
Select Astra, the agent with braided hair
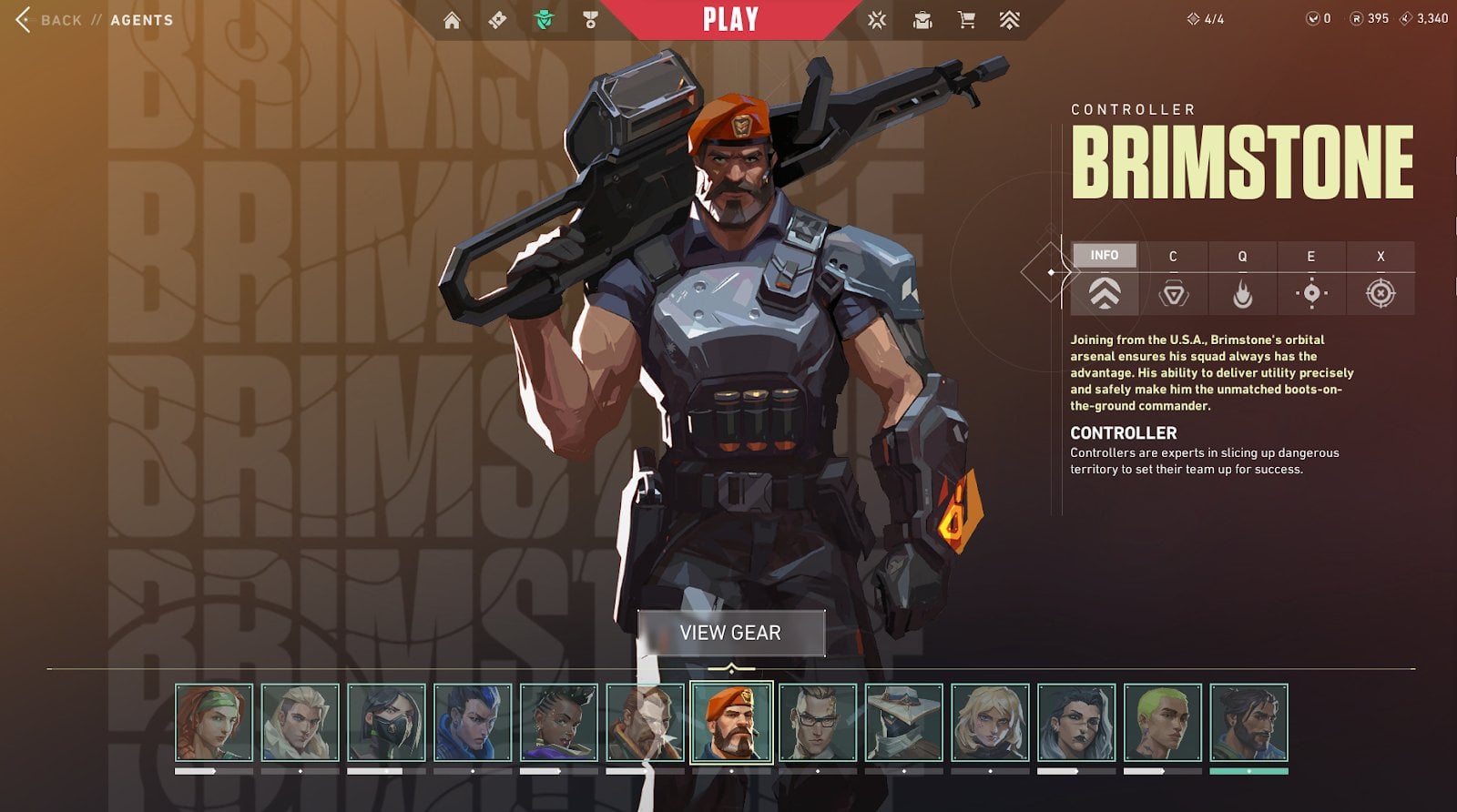tap(559, 723)
